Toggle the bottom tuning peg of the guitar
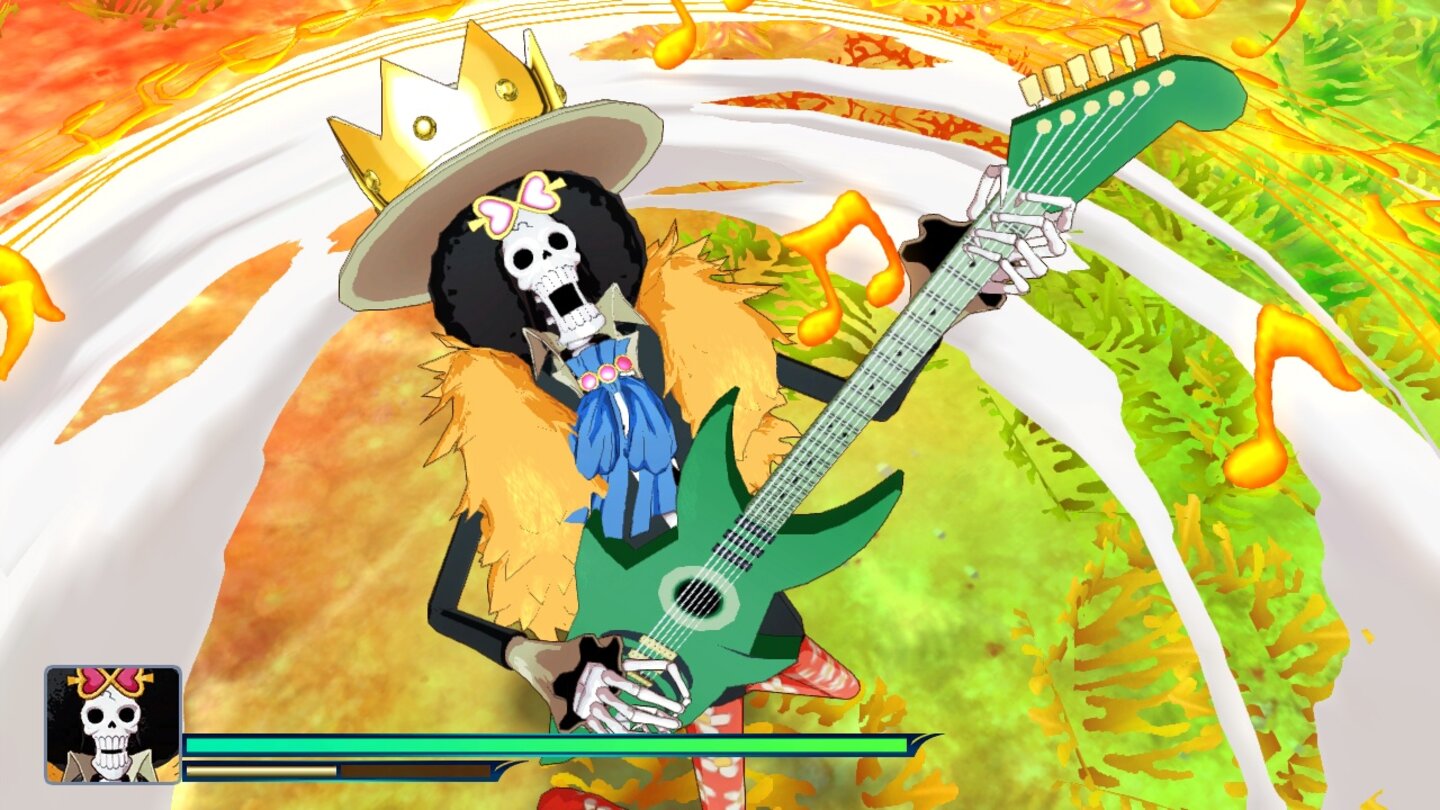 tap(1030, 87)
